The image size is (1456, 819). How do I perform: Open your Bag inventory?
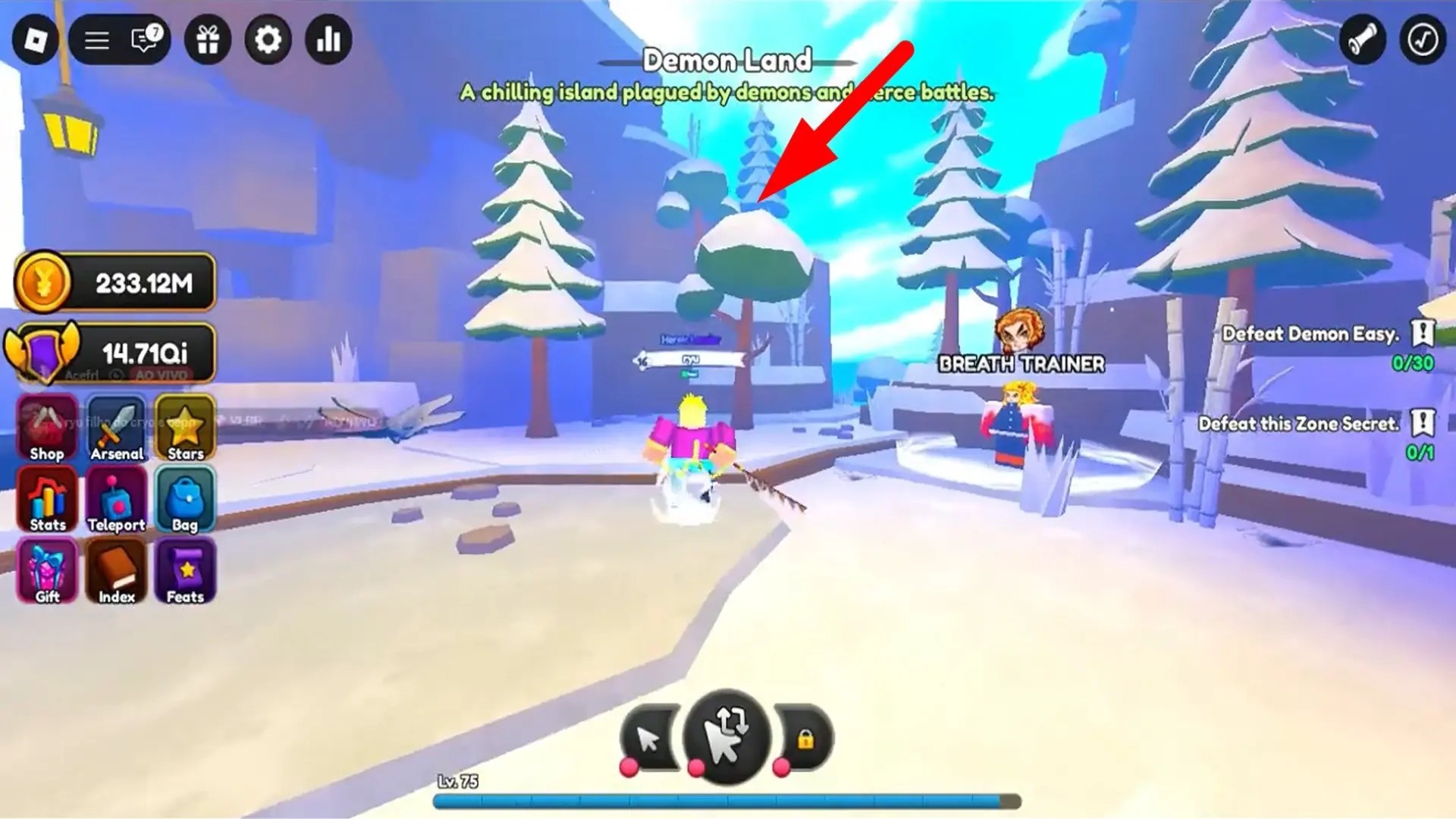184,497
